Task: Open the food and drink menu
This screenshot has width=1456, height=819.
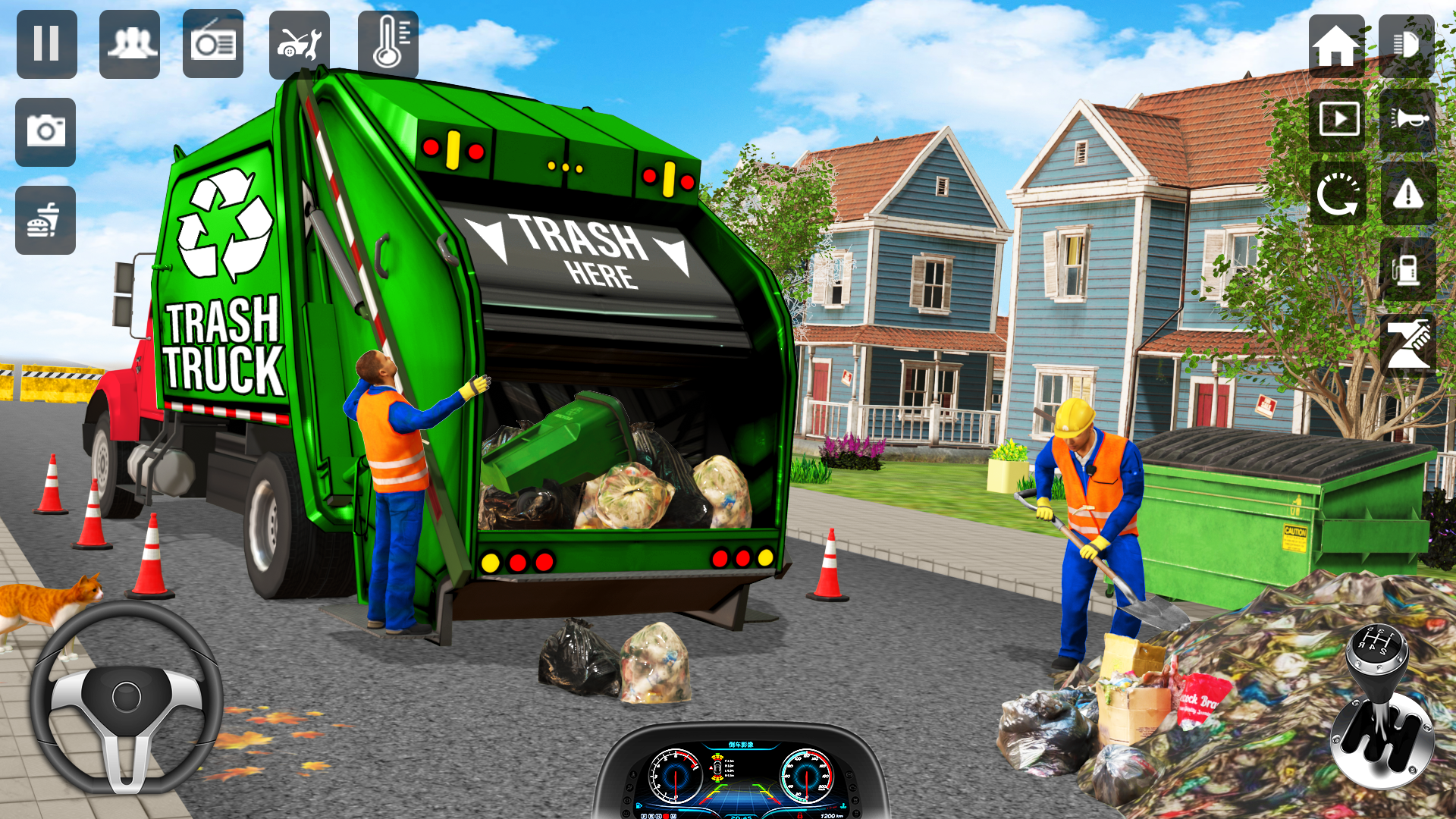Action: (45, 218)
